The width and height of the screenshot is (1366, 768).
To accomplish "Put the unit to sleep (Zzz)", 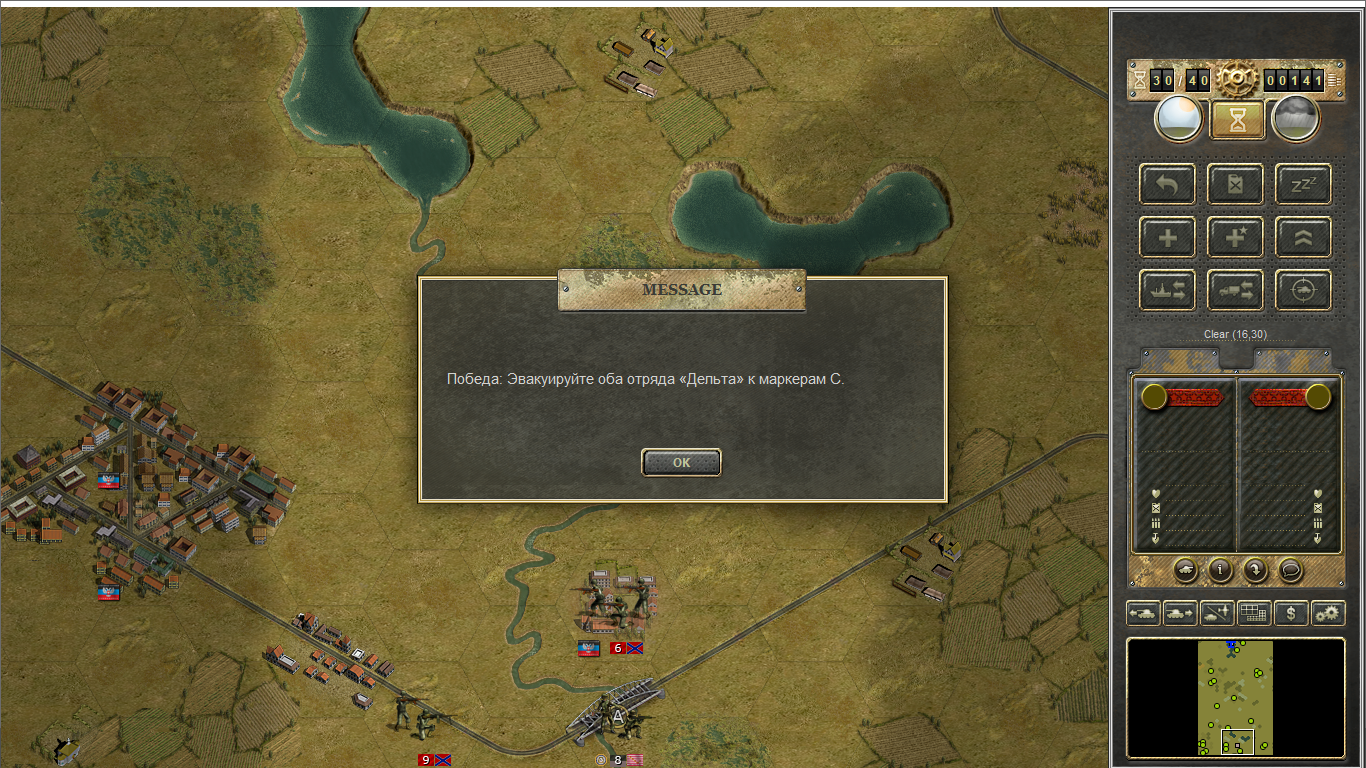I will 1303,184.
